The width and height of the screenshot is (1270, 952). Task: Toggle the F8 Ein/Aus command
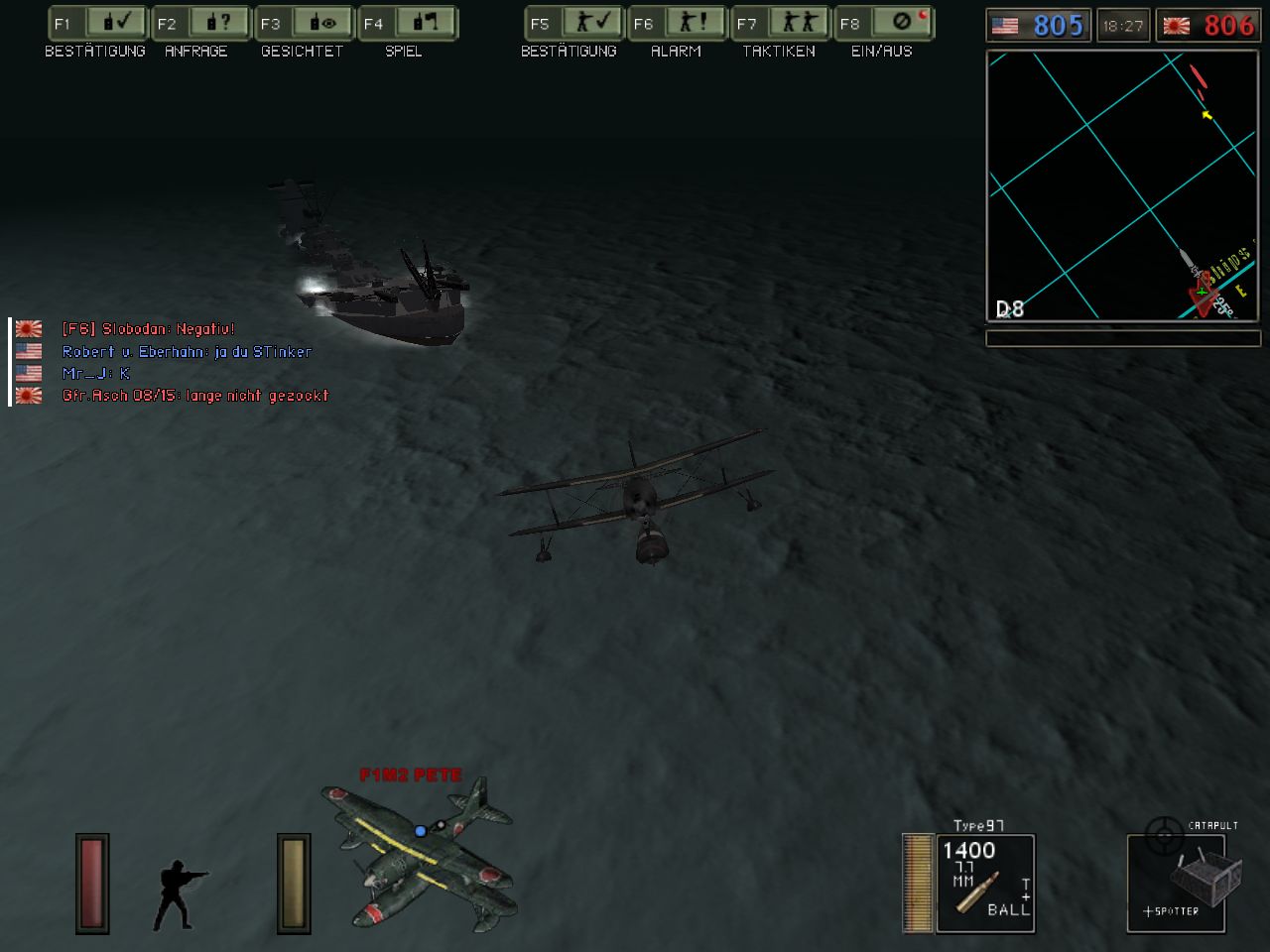click(883, 23)
